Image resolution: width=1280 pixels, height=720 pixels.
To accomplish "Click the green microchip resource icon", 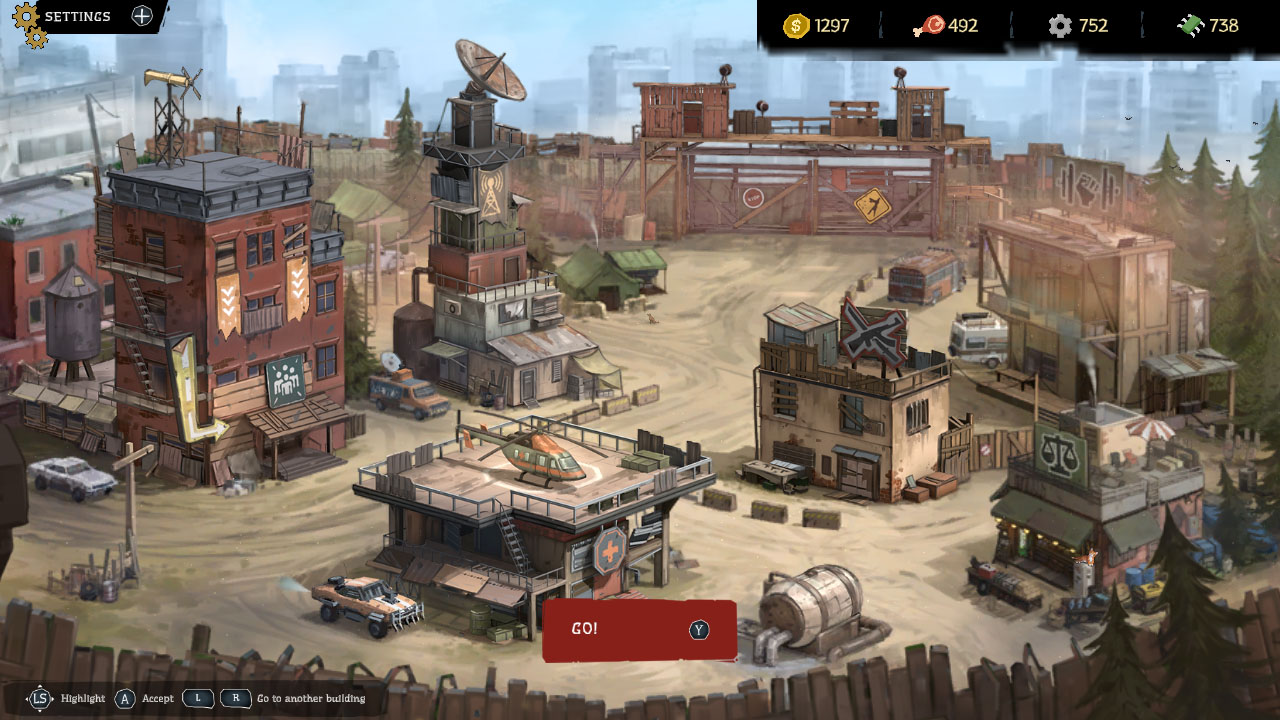I will click(x=1191, y=27).
